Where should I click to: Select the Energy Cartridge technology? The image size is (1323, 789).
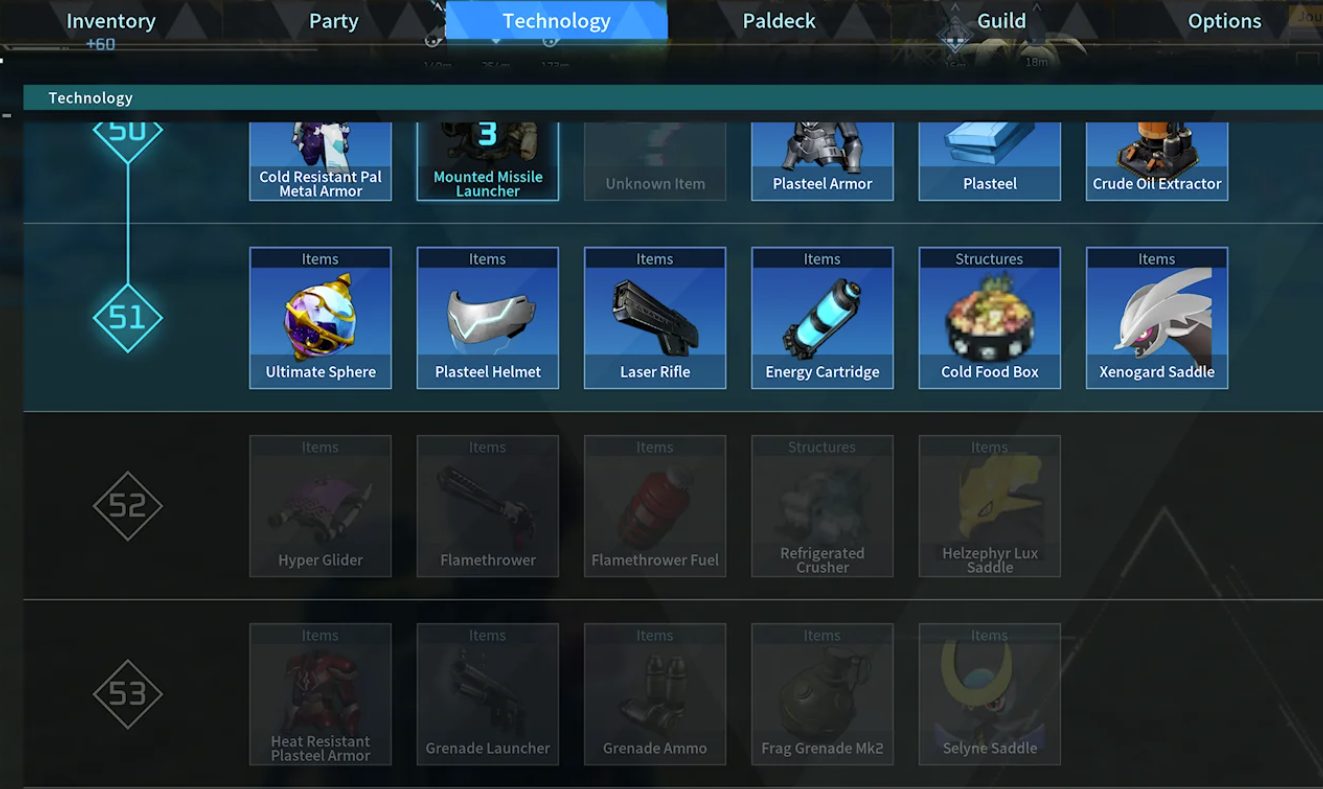click(821, 315)
